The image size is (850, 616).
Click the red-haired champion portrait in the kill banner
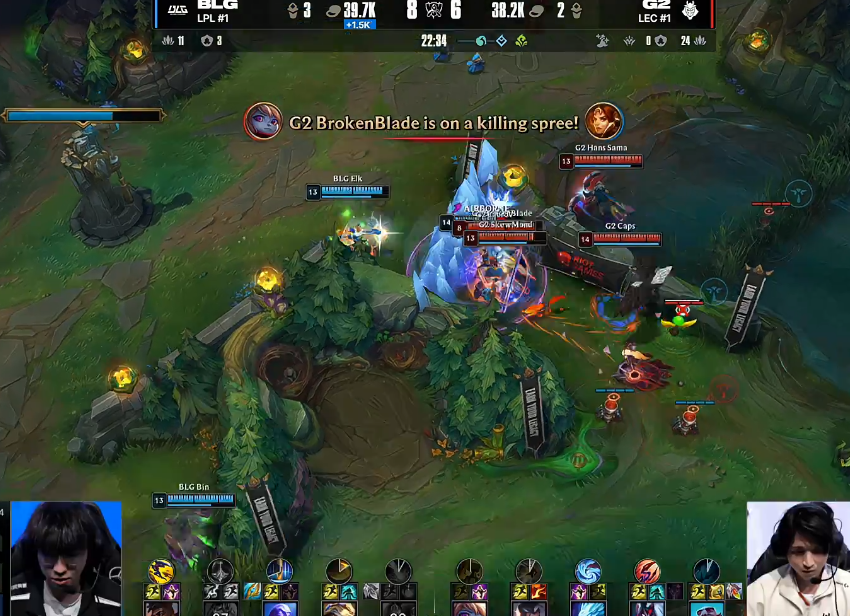604,121
